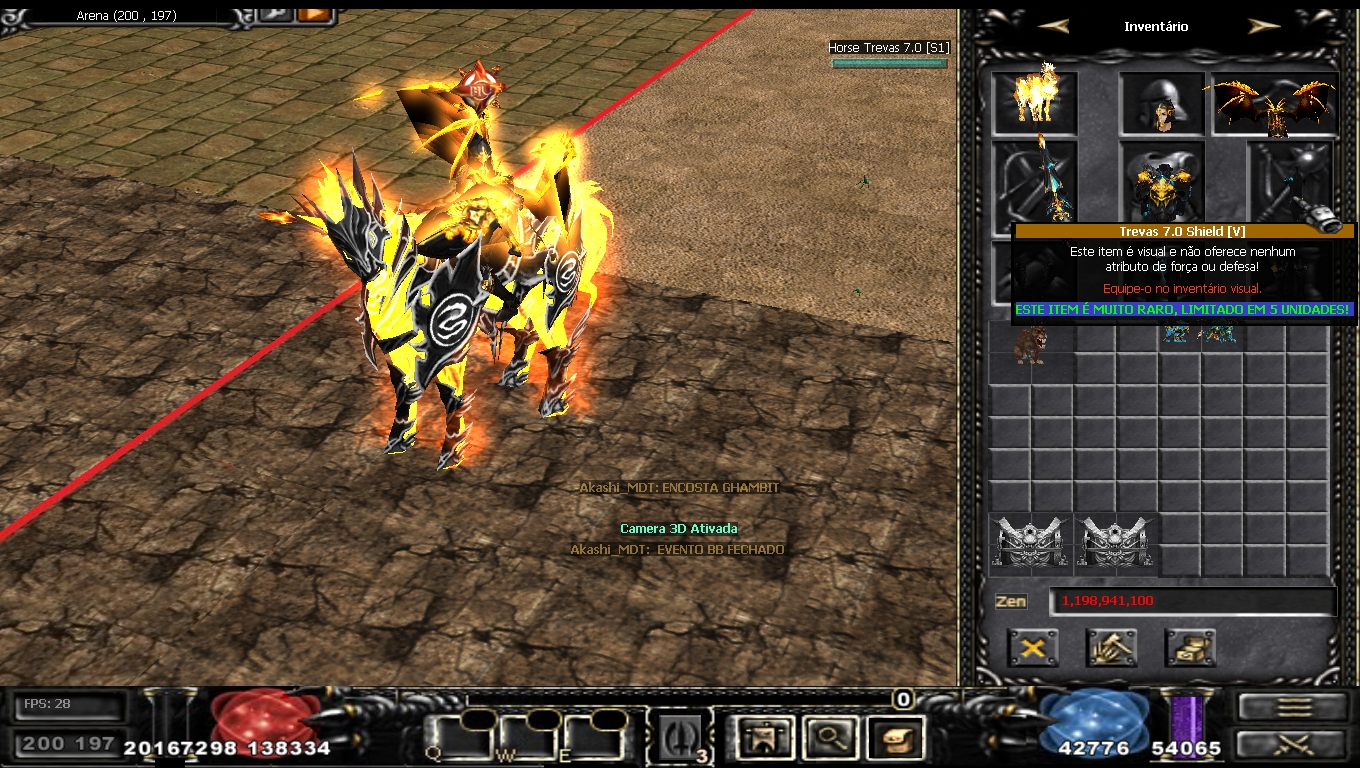Open the treasure chest store button
Viewport: 1360px width, 768px height.
pos(1190,648)
